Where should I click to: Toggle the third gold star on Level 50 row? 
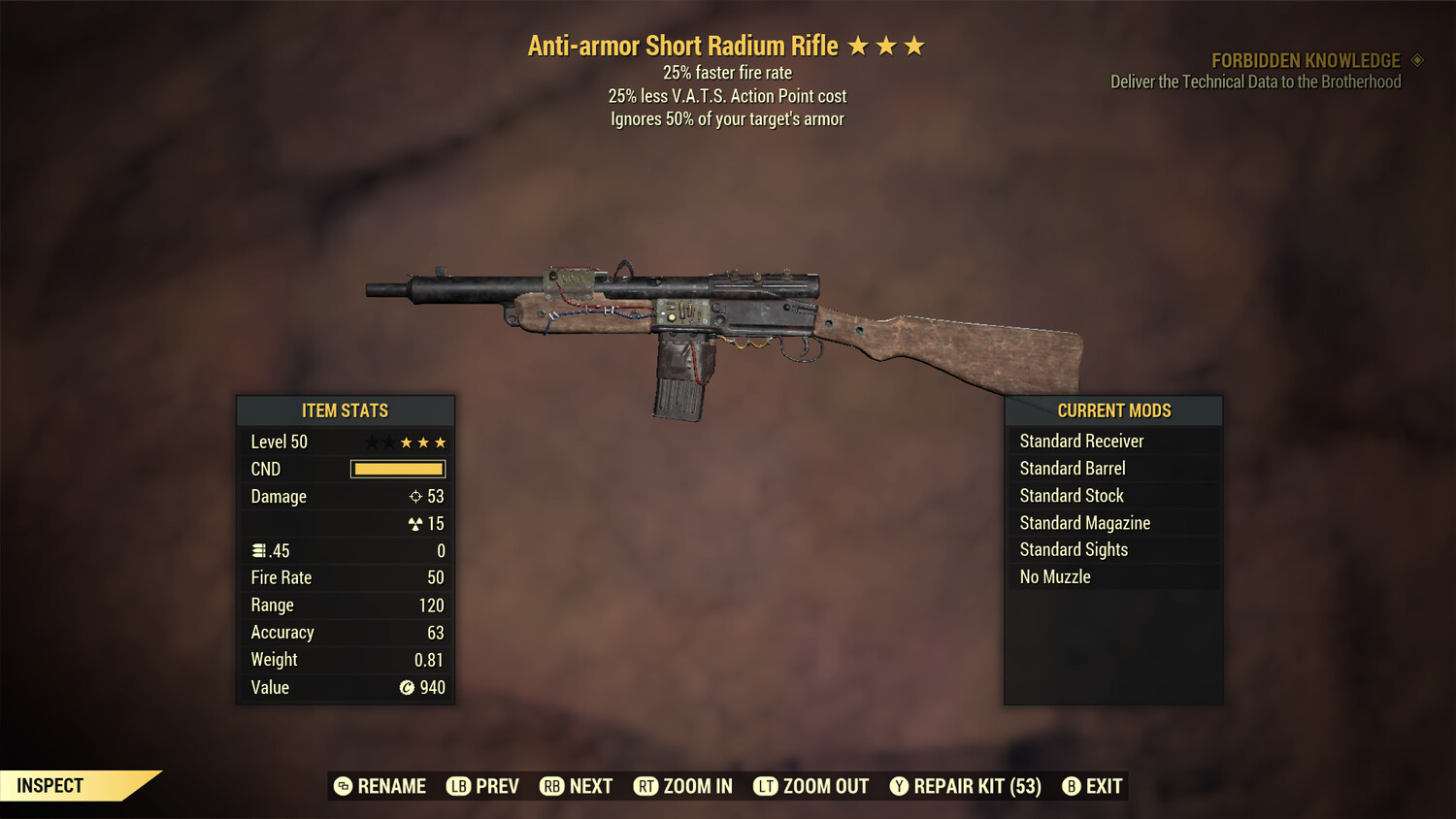pyautogui.click(x=442, y=442)
